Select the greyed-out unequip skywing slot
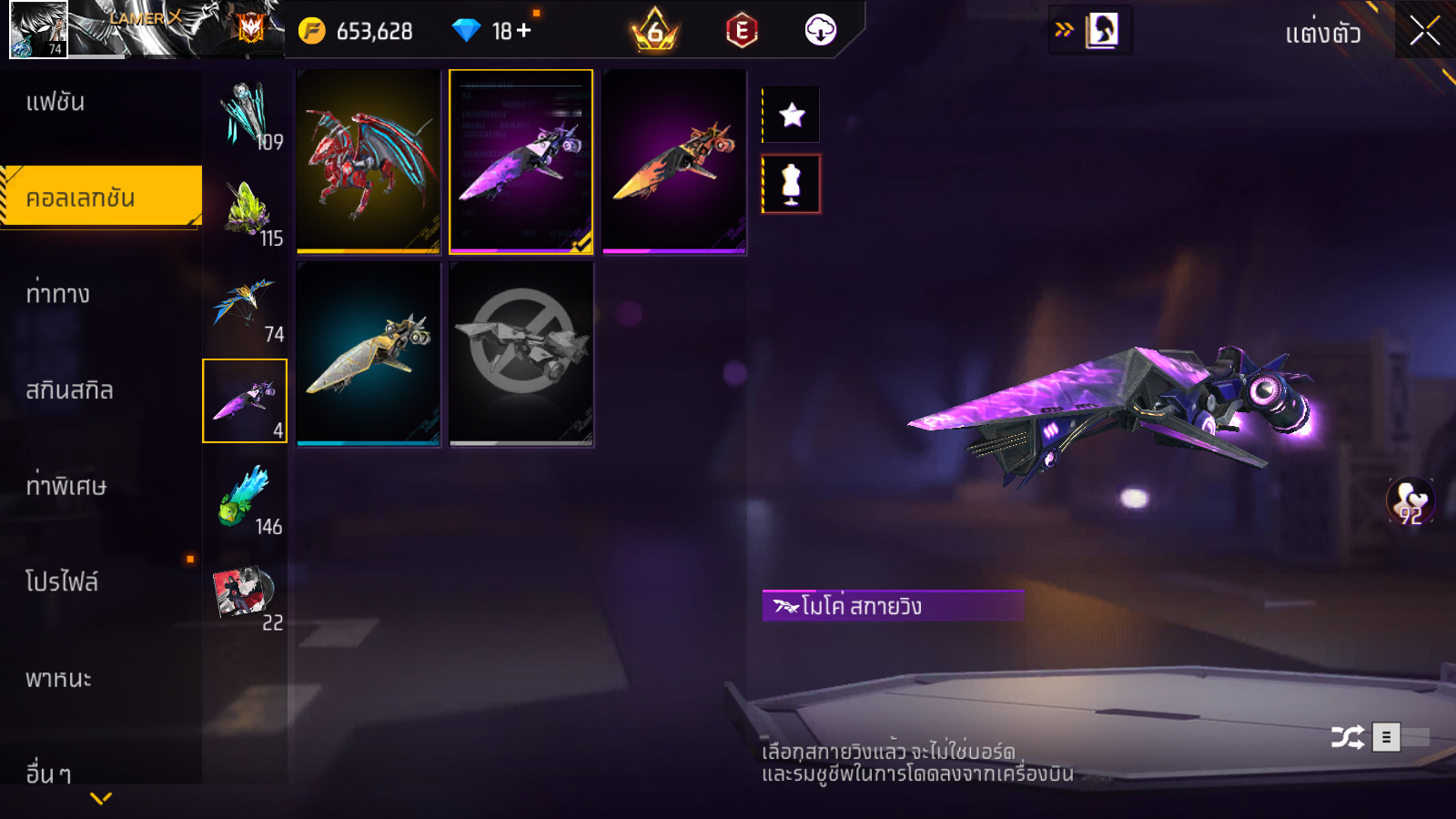 click(x=521, y=354)
